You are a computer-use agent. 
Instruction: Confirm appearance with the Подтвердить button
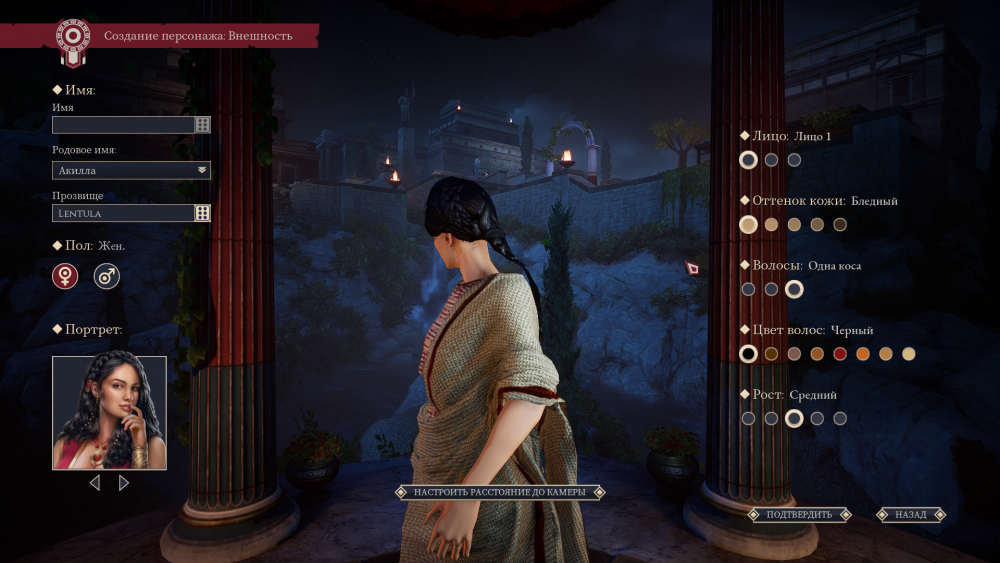tap(799, 515)
